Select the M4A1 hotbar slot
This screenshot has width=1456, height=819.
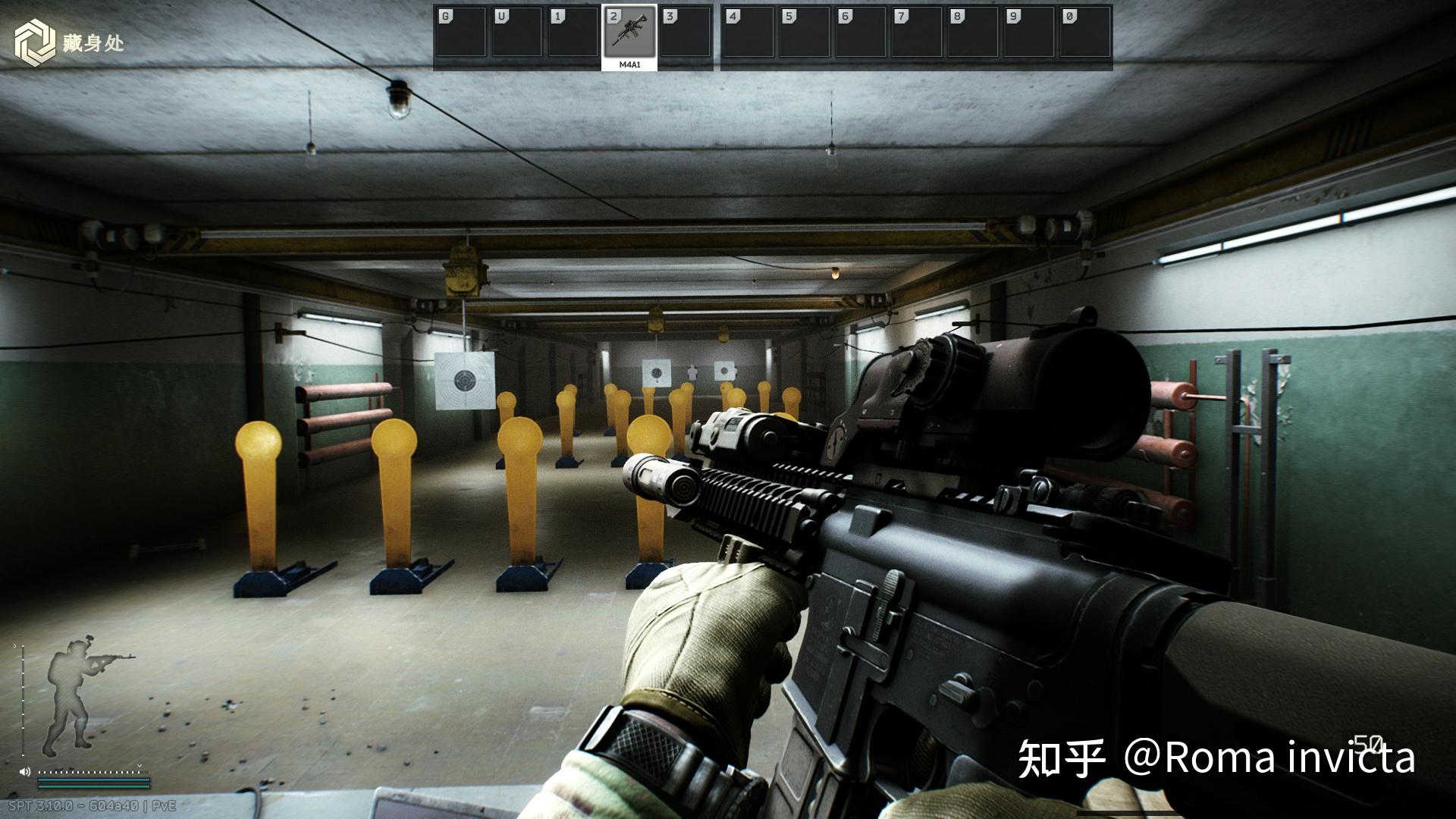[629, 35]
